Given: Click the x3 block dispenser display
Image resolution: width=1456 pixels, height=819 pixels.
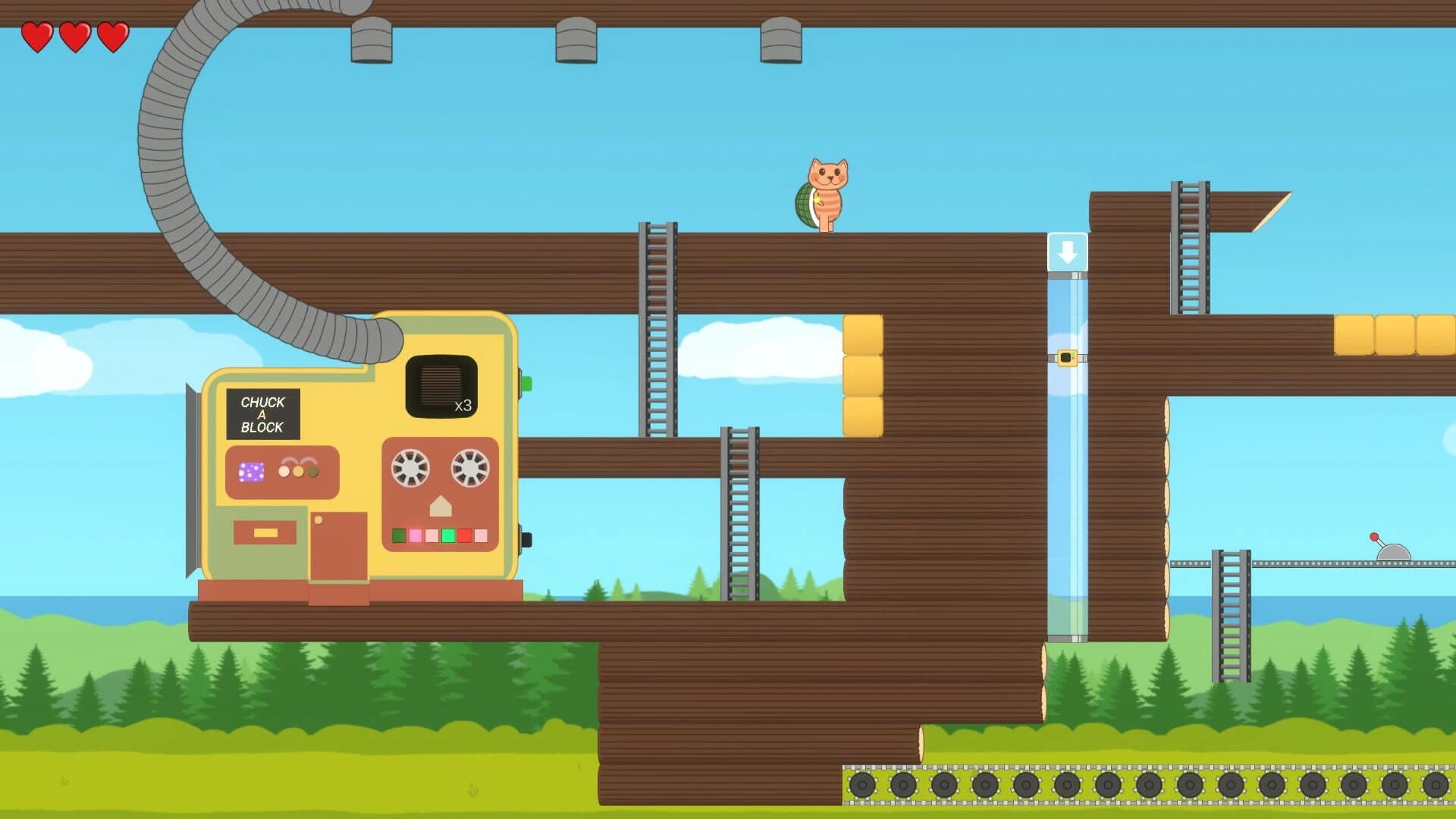Looking at the screenshot, I should (460, 404).
